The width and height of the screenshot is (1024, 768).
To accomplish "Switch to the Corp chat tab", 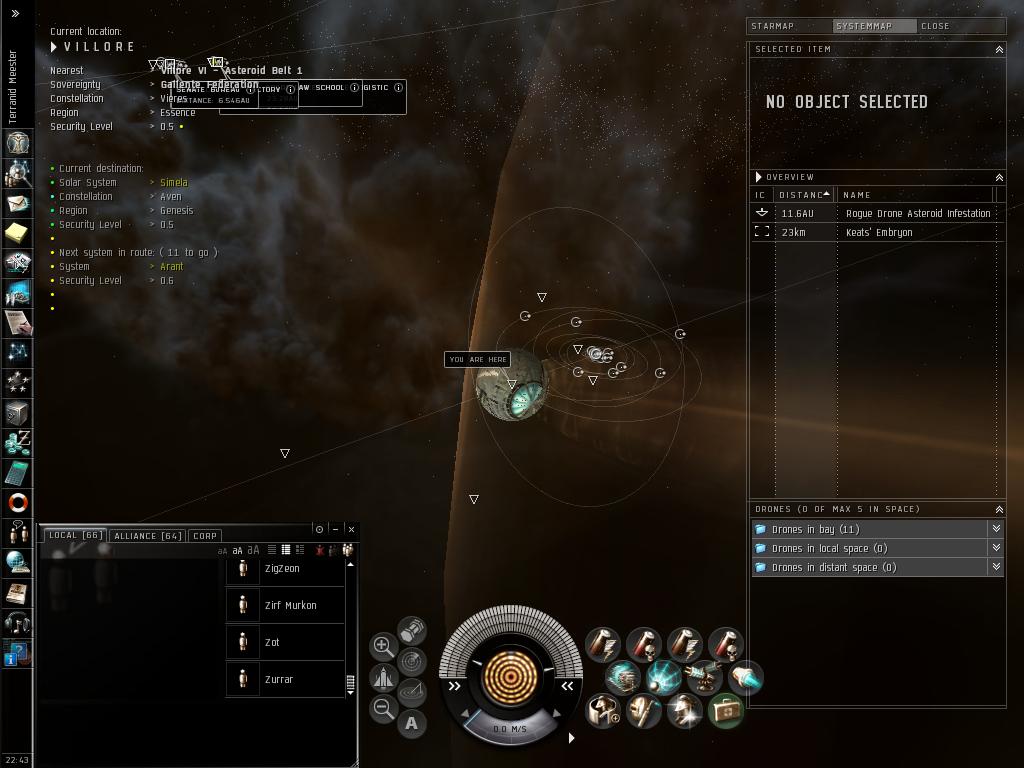I will click(x=205, y=536).
